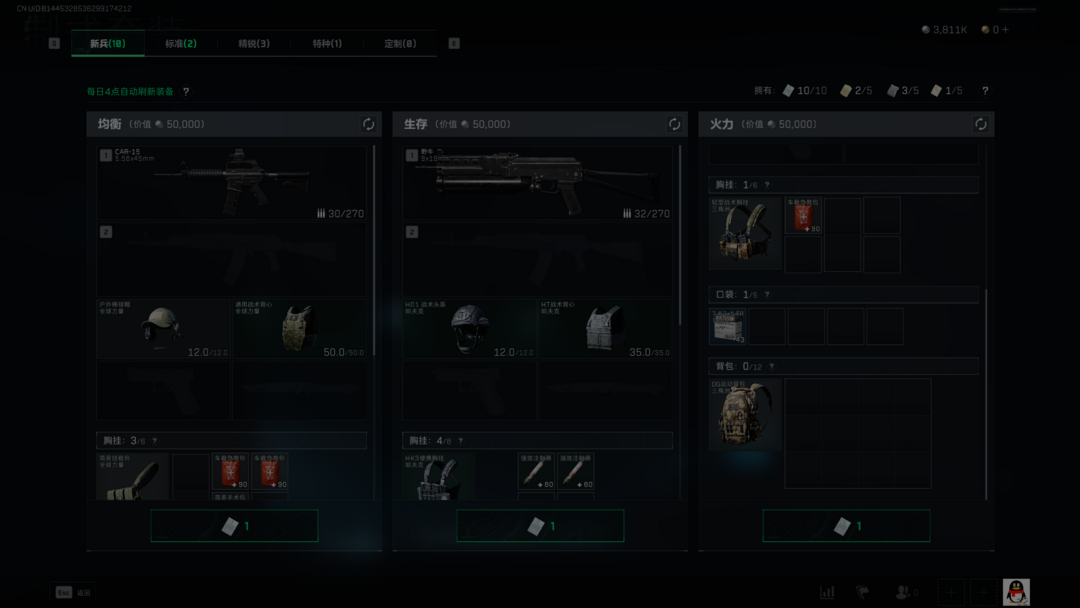Switch to the 新兵 tab

click(x=107, y=44)
